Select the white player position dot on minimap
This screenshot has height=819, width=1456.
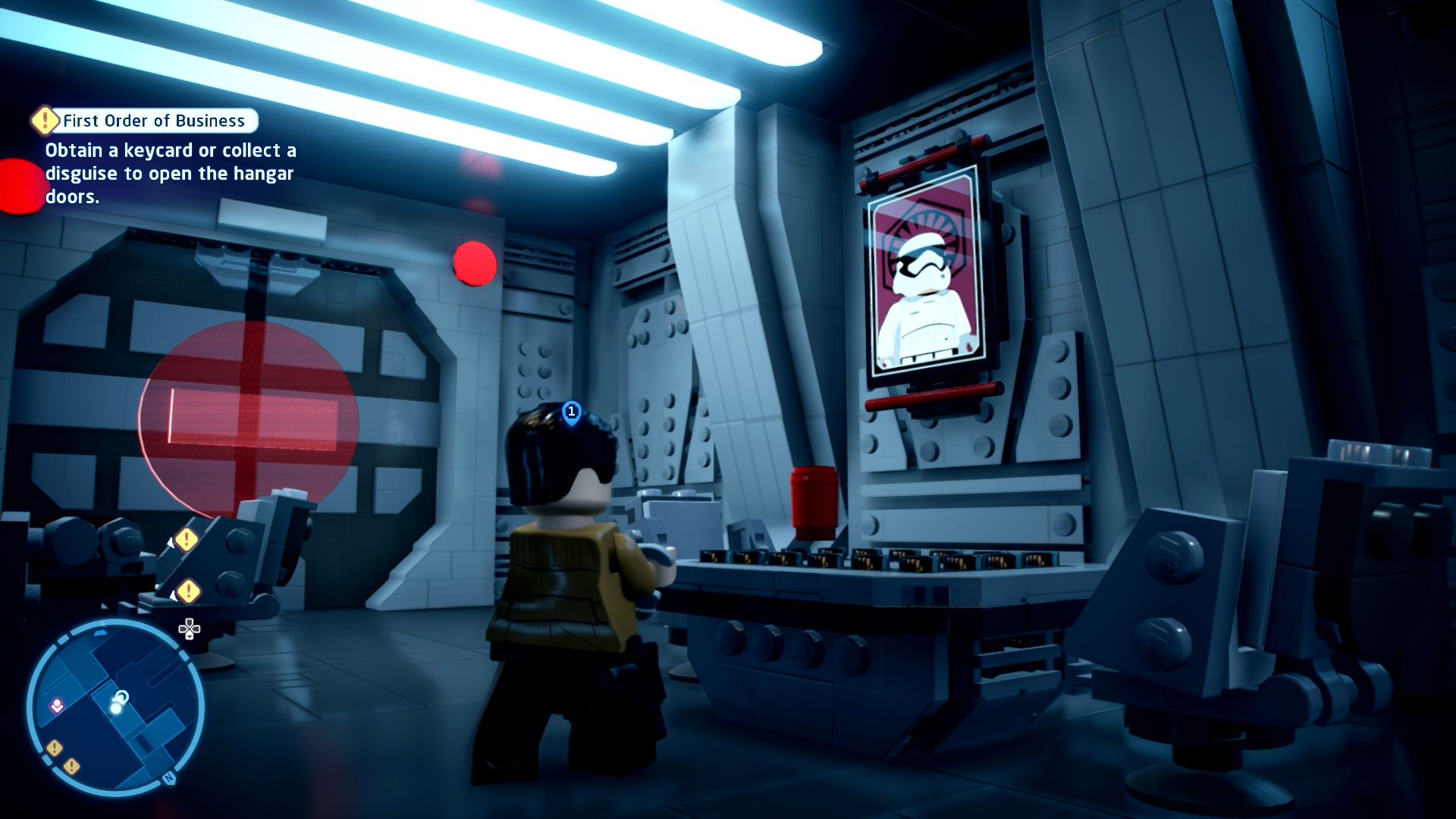coord(116,708)
